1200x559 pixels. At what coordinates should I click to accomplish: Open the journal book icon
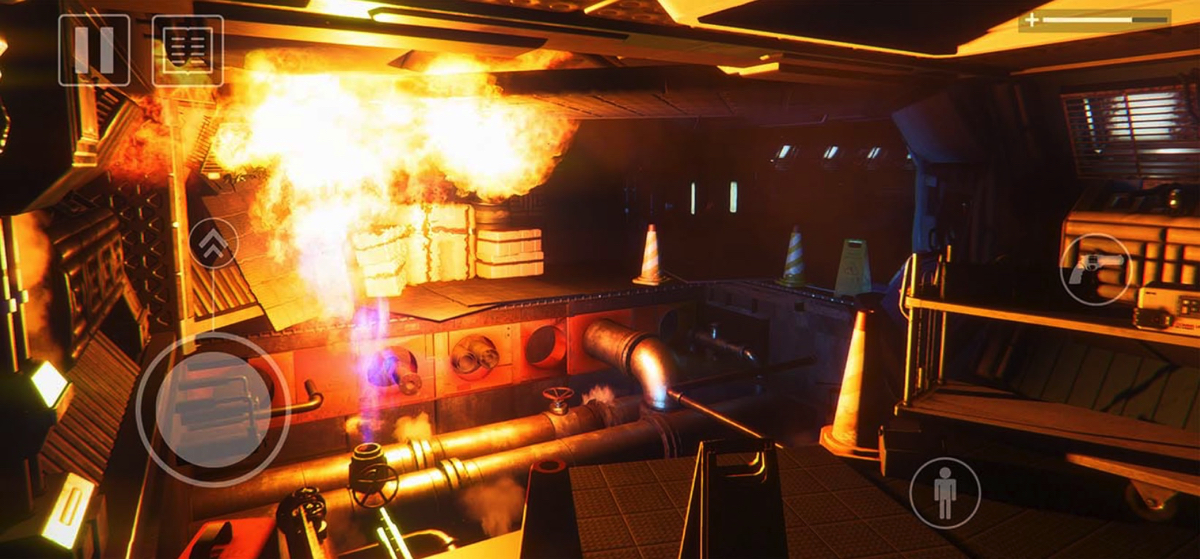coord(187,50)
